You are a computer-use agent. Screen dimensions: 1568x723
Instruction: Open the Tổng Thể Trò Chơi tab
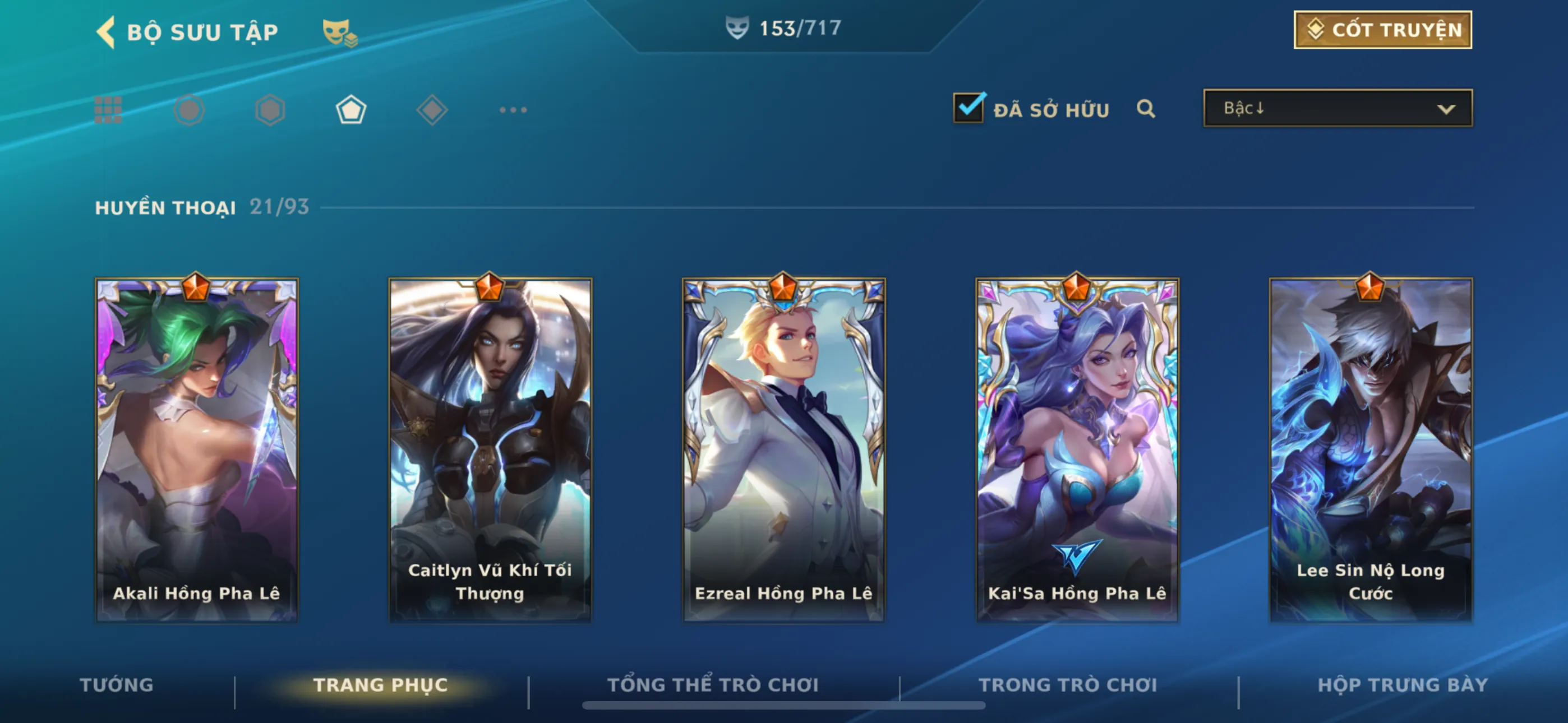713,685
